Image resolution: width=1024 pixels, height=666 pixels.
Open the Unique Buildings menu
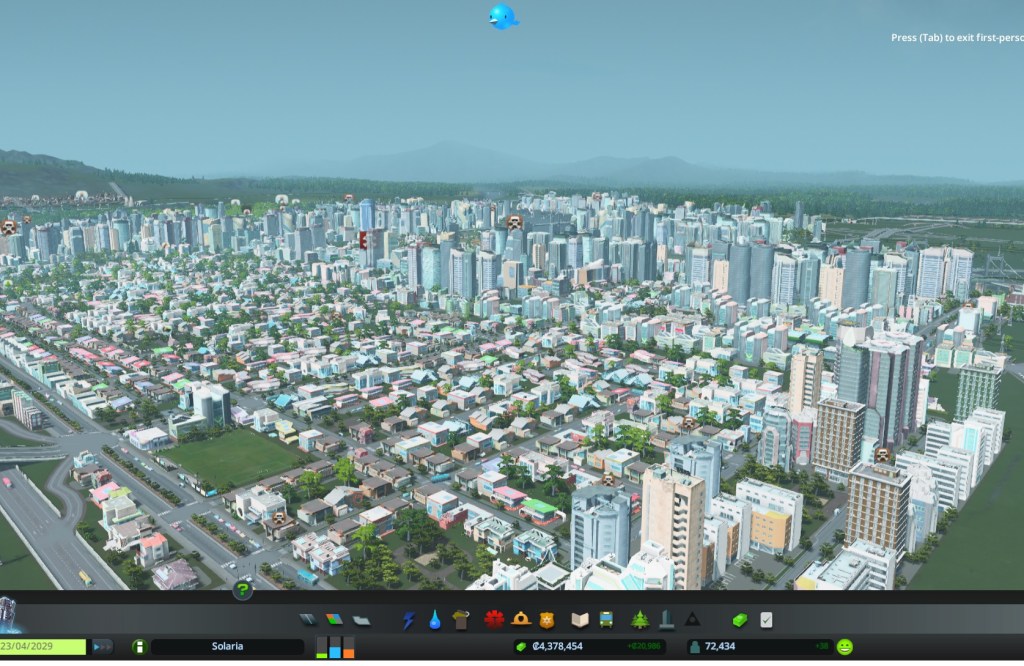coord(666,620)
